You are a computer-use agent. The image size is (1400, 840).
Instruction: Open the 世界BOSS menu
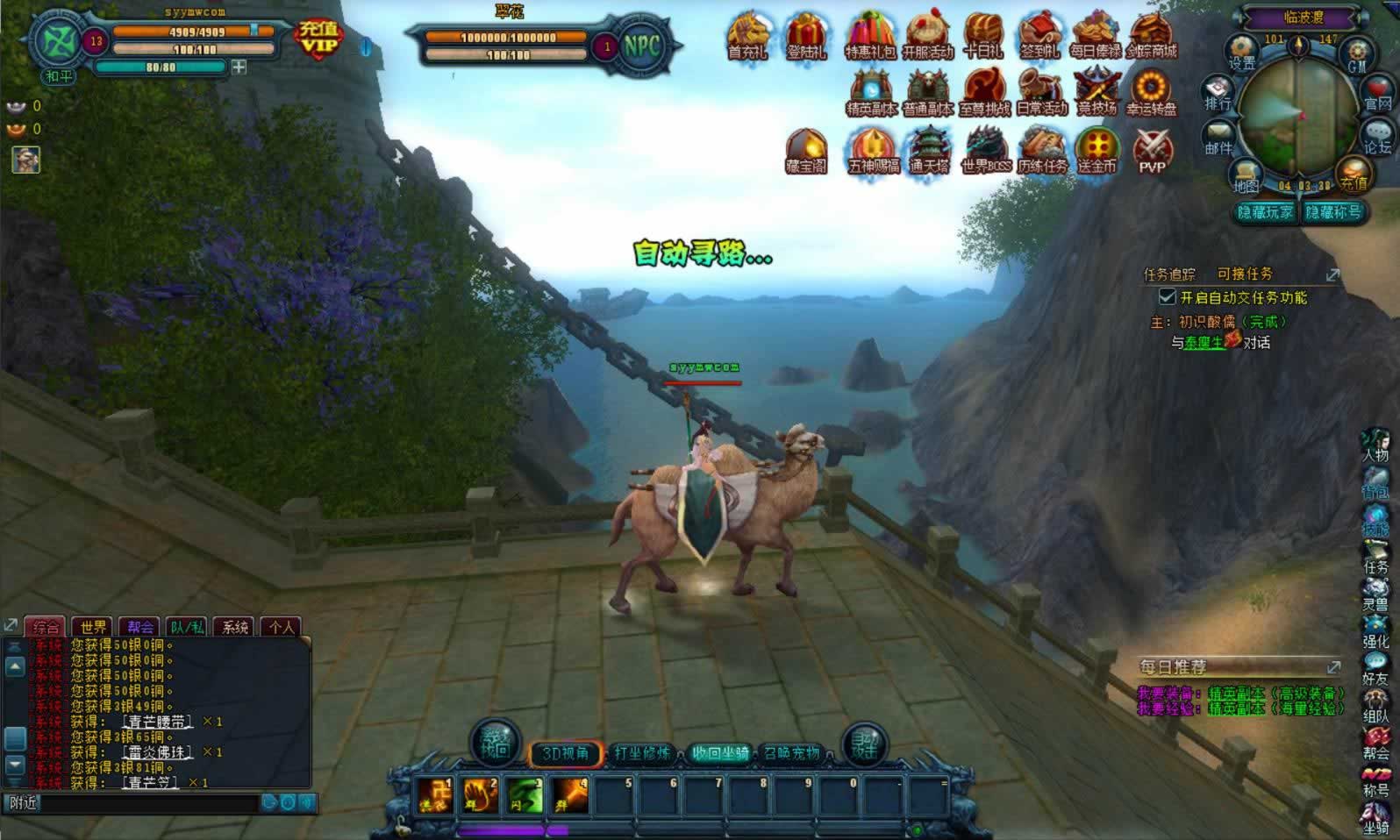(x=986, y=150)
